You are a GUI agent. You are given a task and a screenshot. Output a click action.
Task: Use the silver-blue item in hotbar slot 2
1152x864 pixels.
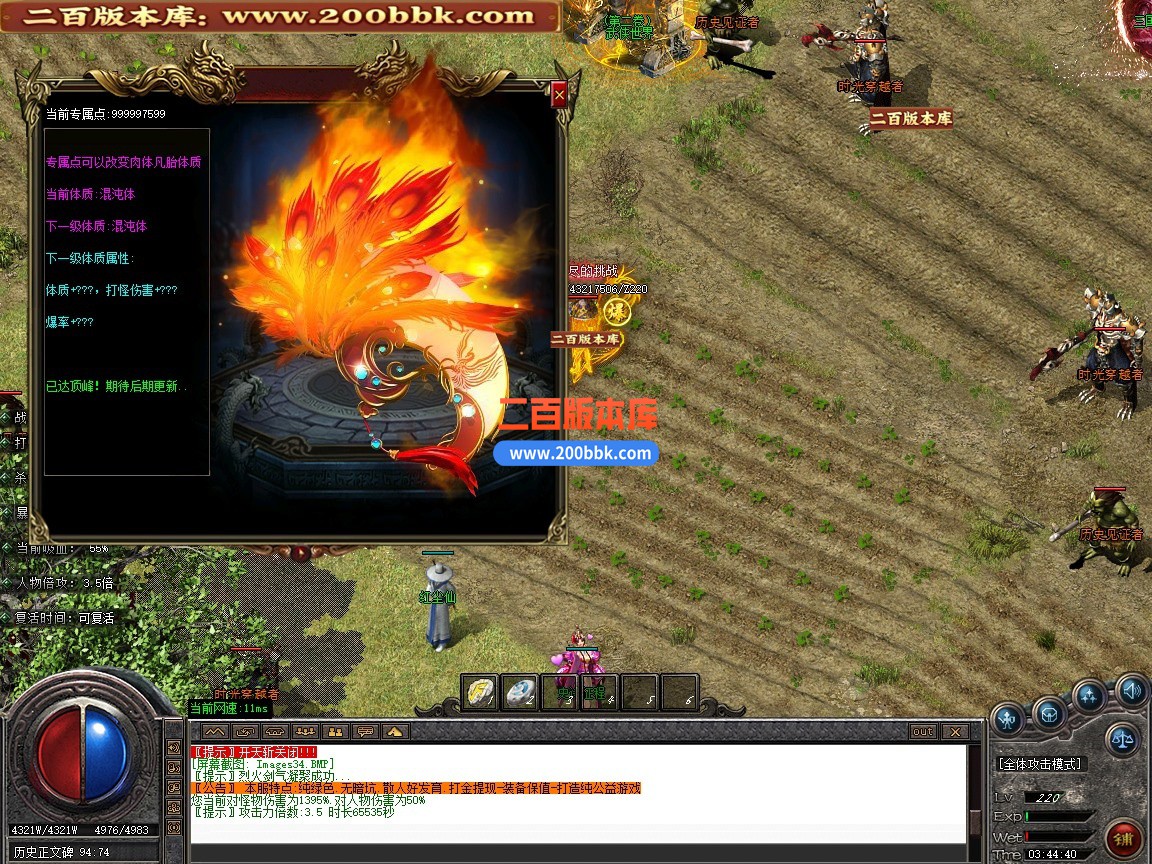pos(519,692)
